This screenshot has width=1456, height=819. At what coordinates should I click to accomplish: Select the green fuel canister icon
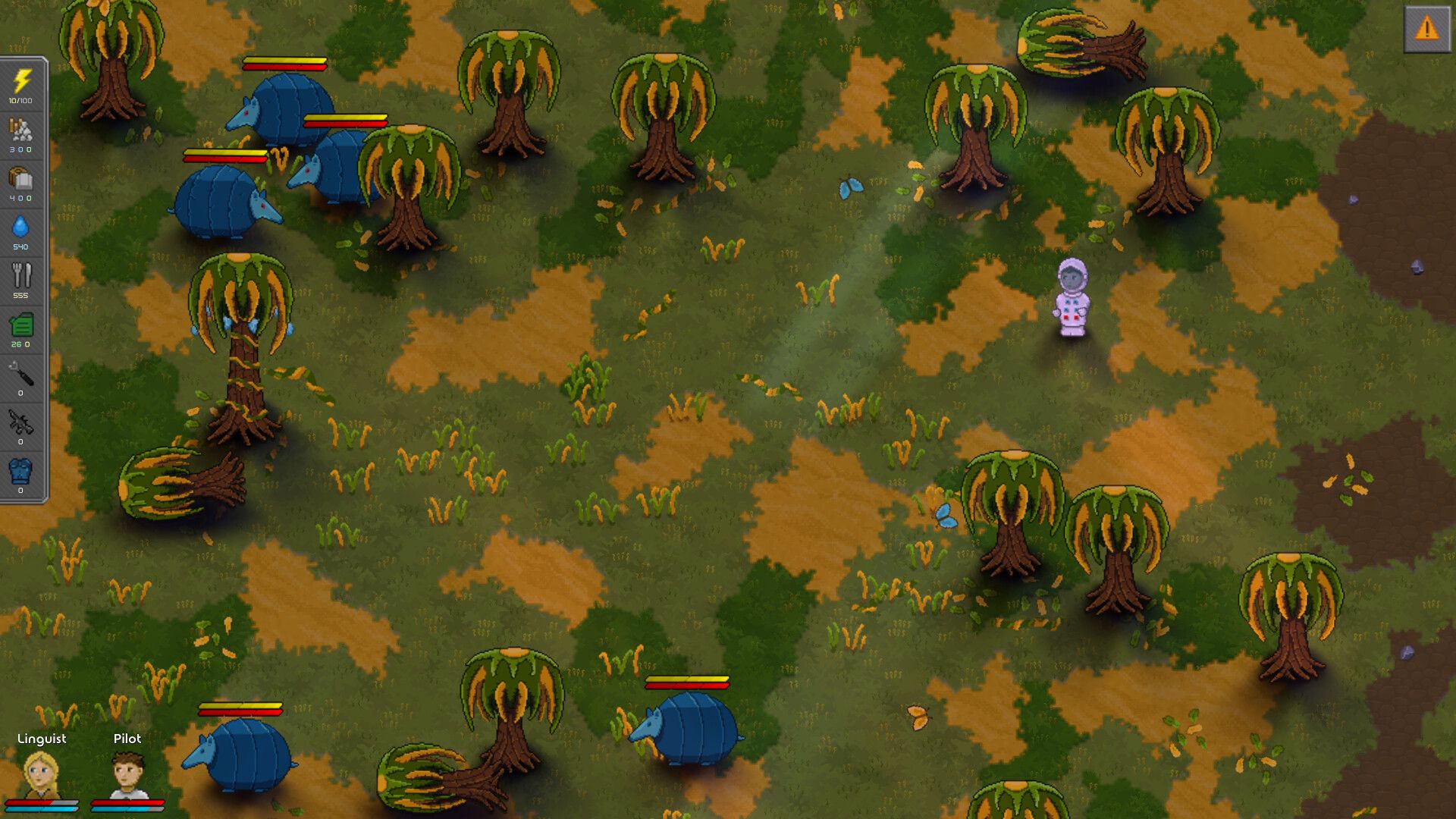coord(21,325)
